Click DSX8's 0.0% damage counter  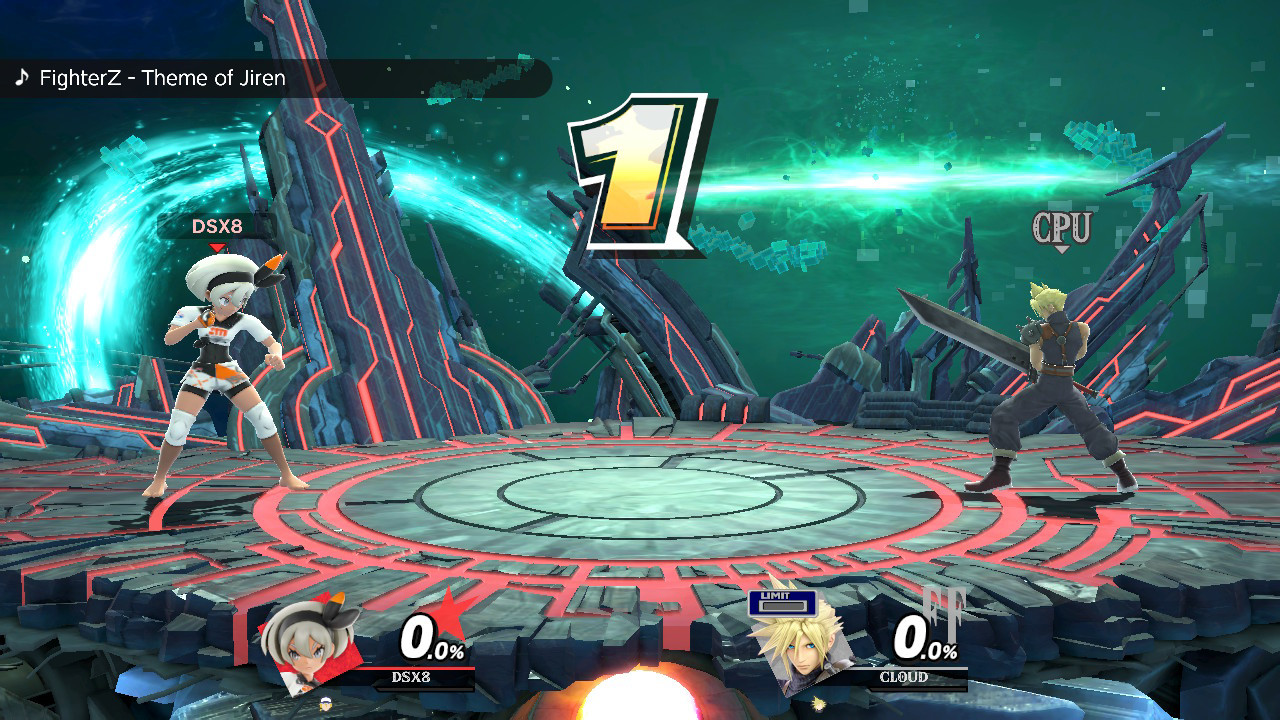[430, 636]
